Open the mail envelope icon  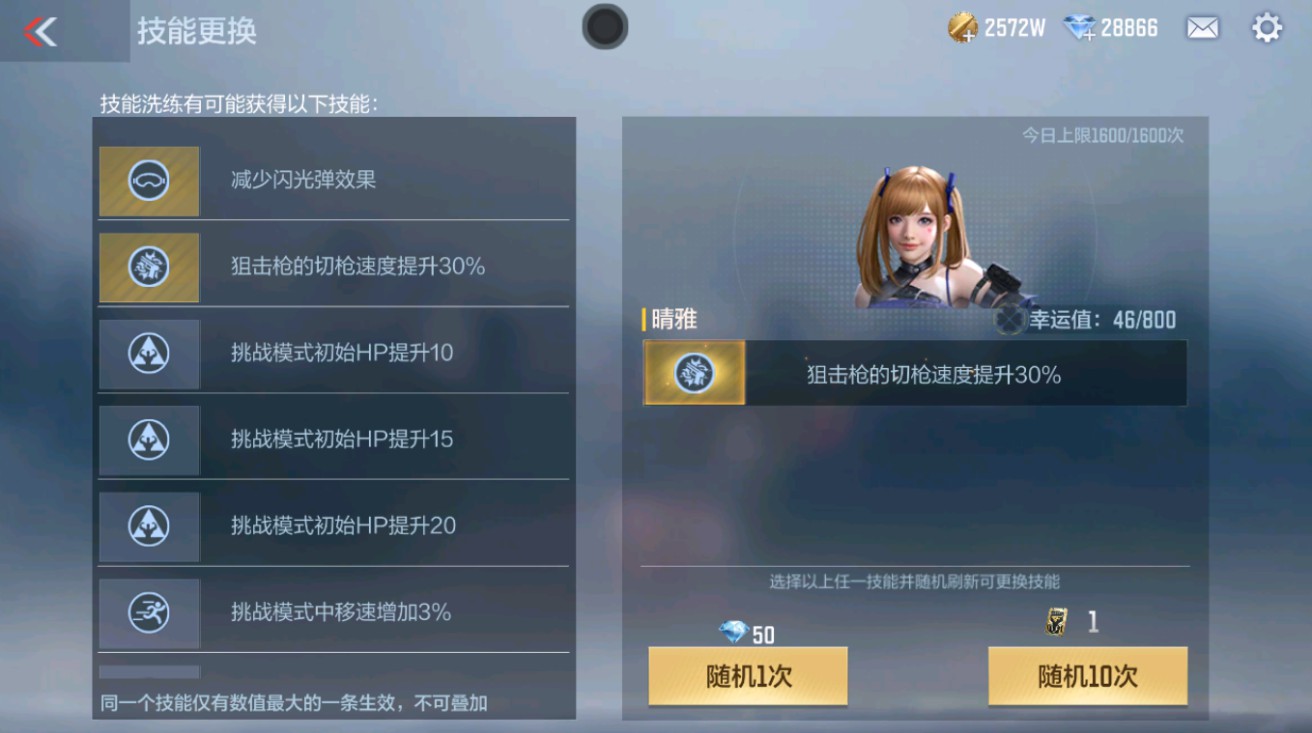point(1201,29)
